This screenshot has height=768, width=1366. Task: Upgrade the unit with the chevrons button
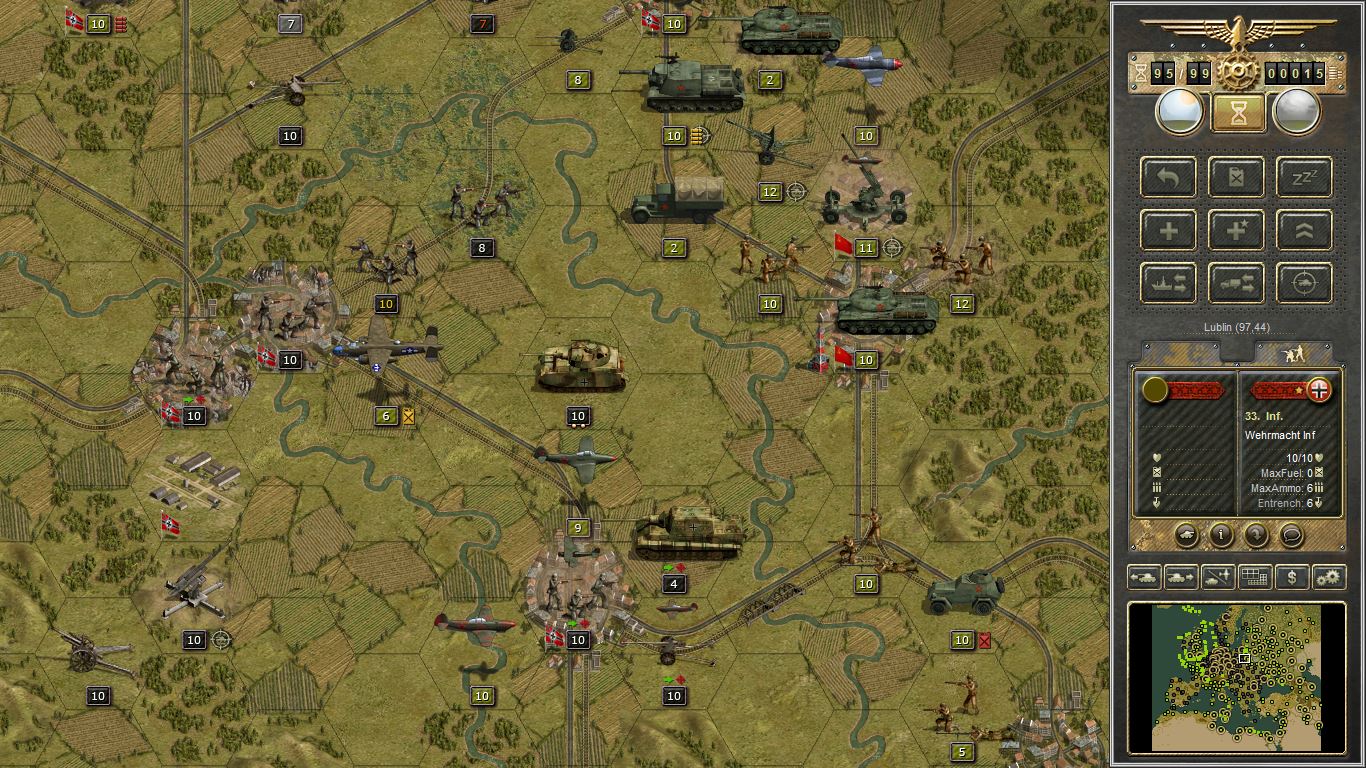1305,230
